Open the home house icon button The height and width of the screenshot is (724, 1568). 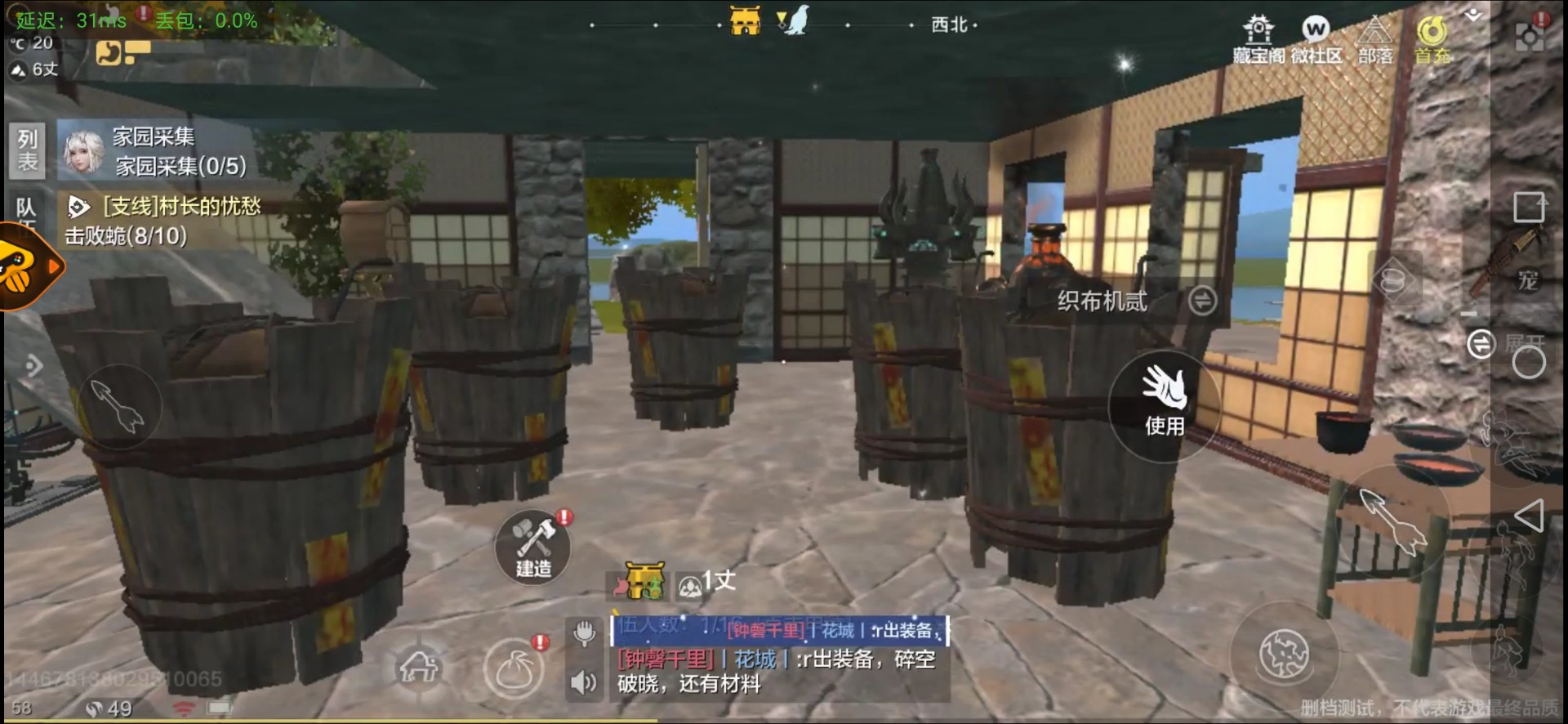click(x=419, y=669)
